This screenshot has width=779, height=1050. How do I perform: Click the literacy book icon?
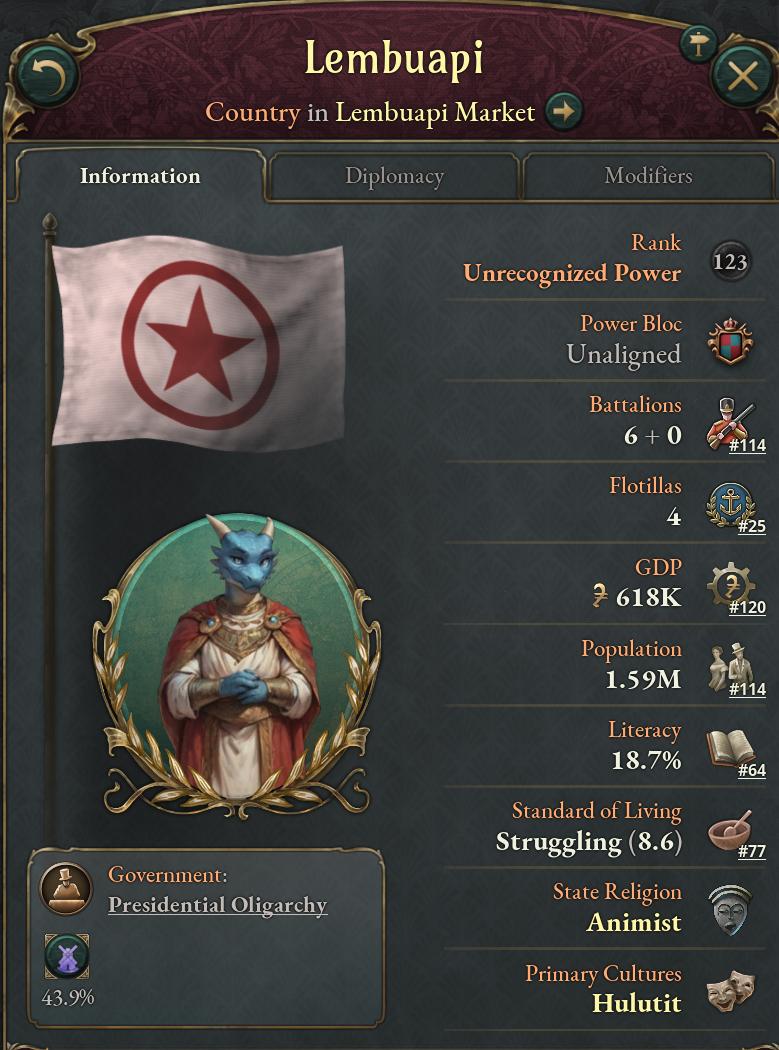pos(729,748)
